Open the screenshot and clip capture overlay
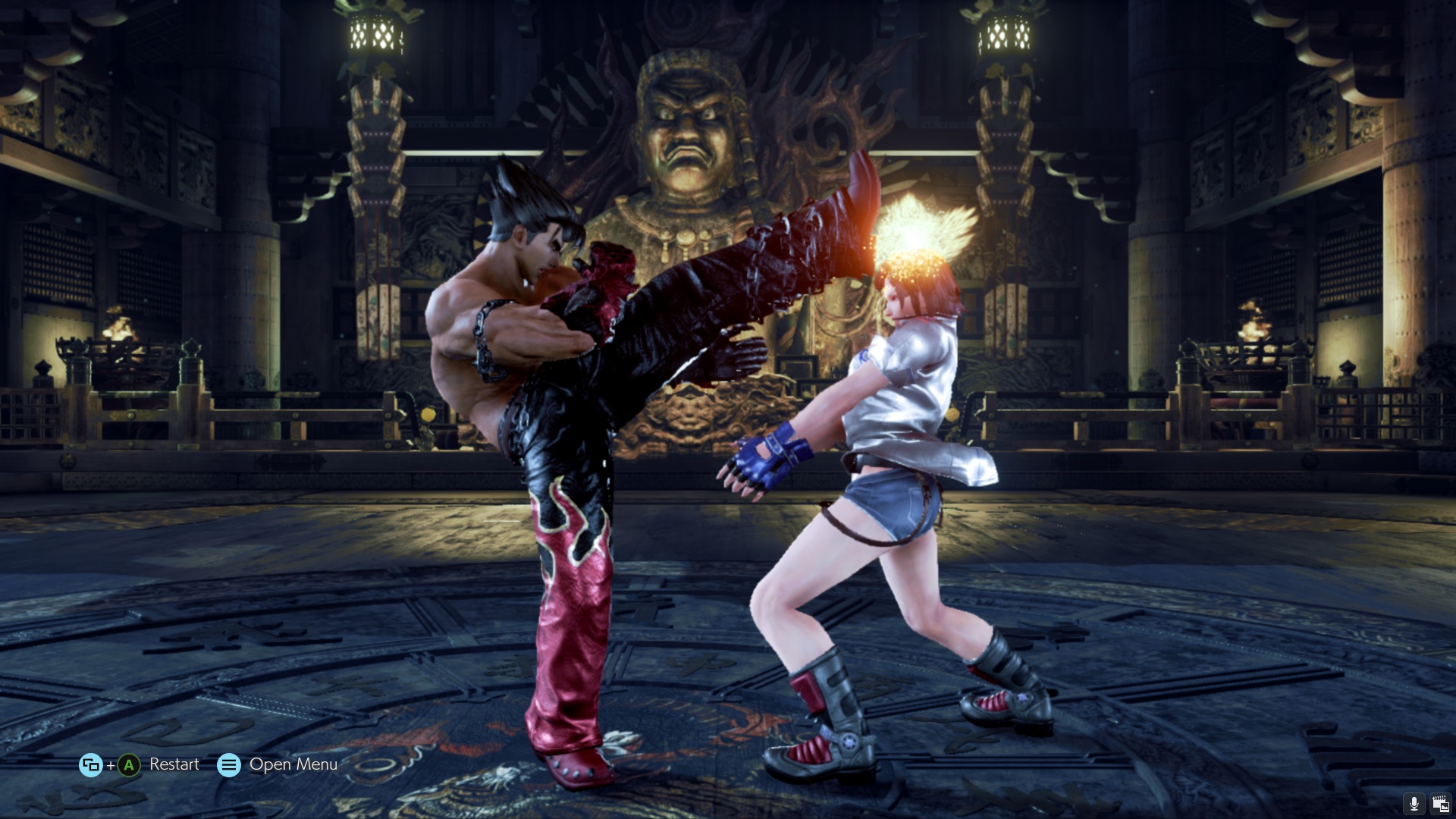Screen dimensions: 1456x819 [x=1439, y=804]
